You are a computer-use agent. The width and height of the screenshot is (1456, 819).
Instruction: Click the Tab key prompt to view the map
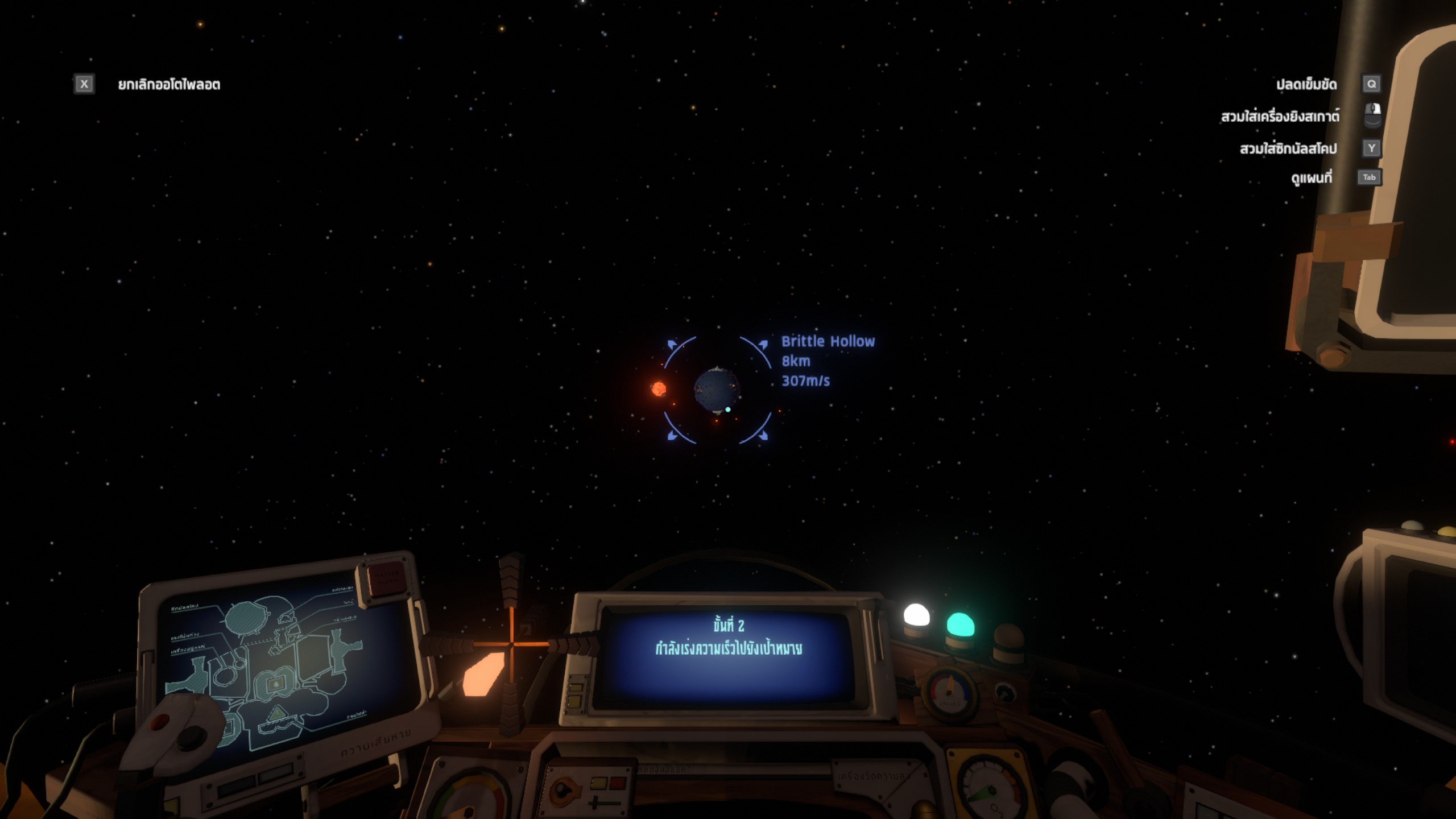pos(1368,177)
